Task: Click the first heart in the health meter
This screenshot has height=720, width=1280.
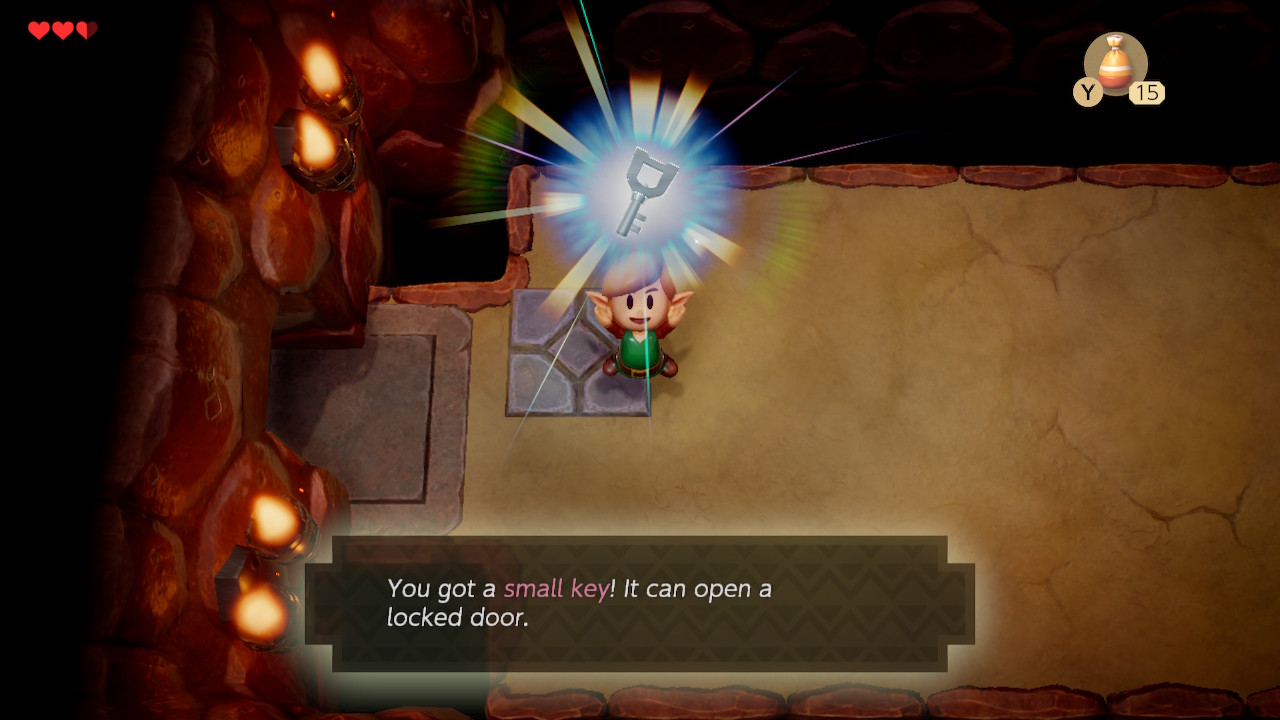Action: tap(40, 28)
